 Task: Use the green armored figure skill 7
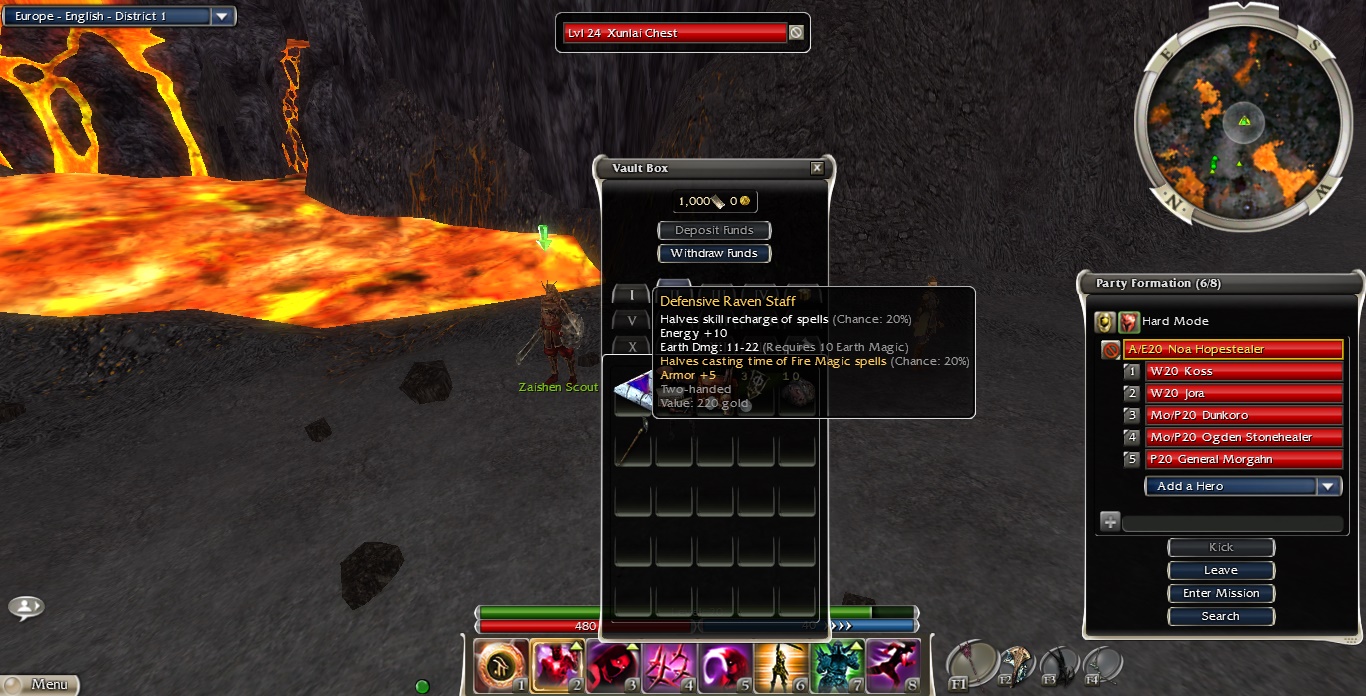pyautogui.click(x=837, y=665)
